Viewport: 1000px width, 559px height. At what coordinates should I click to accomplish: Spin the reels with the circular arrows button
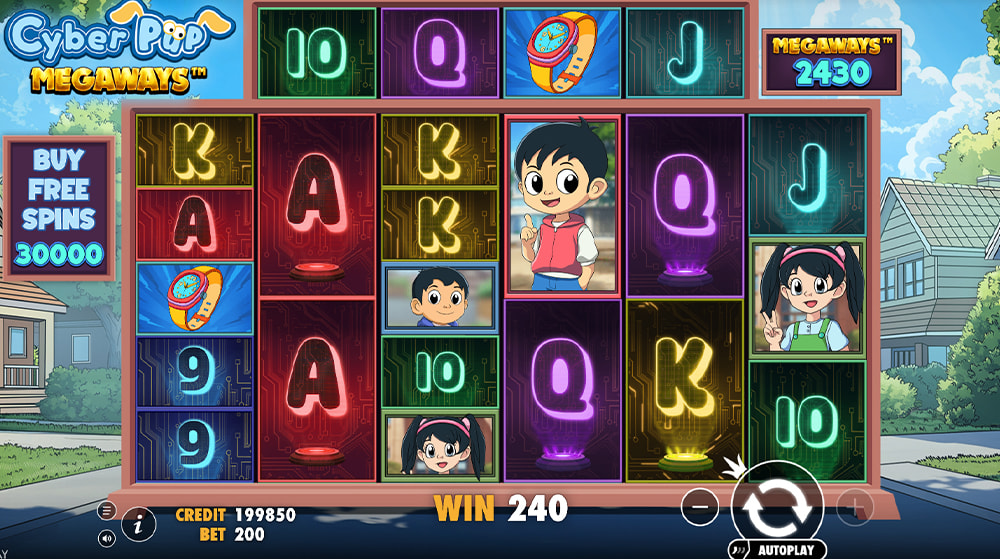(x=777, y=507)
